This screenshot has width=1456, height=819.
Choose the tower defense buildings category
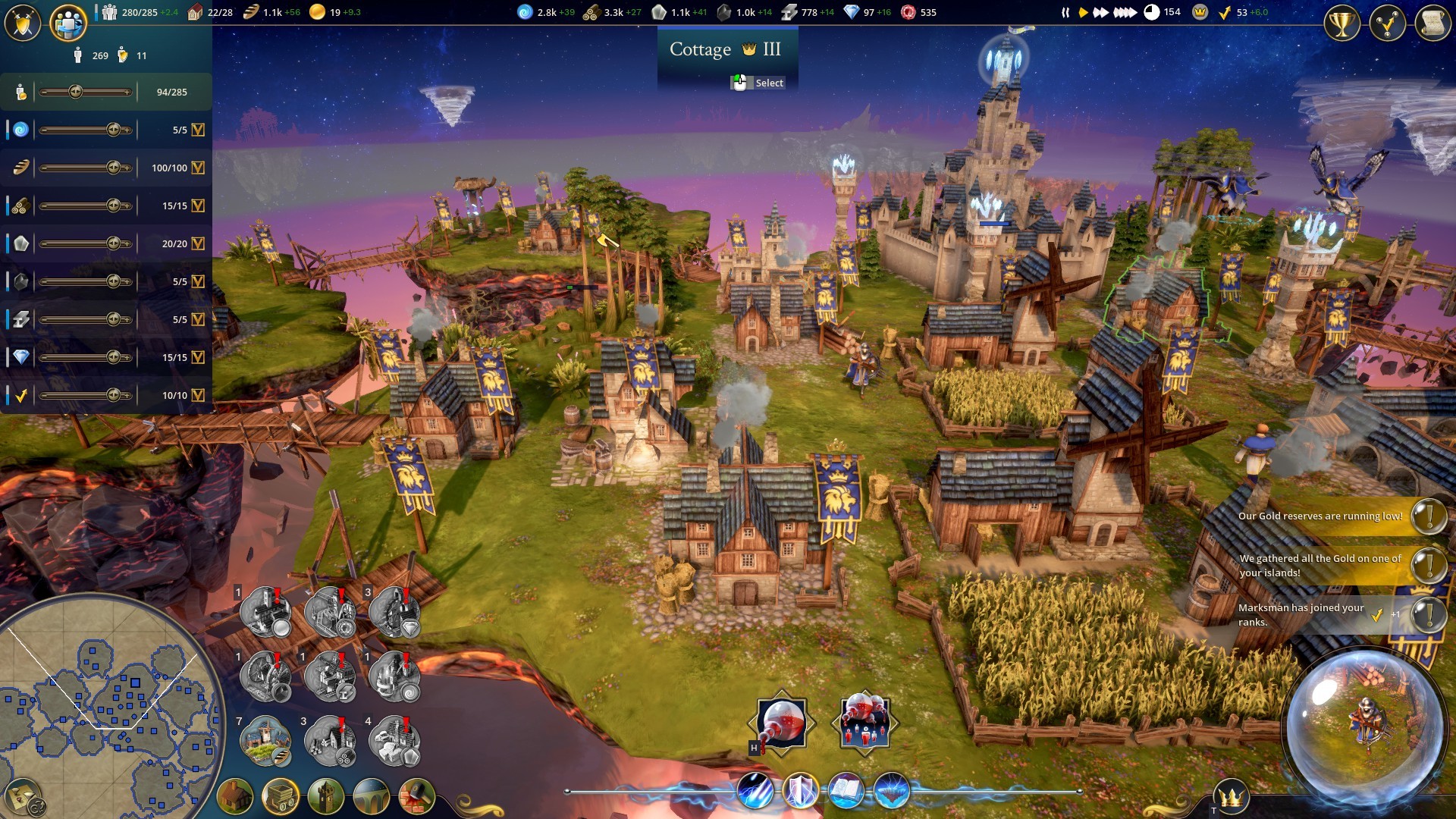tap(326, 796)
